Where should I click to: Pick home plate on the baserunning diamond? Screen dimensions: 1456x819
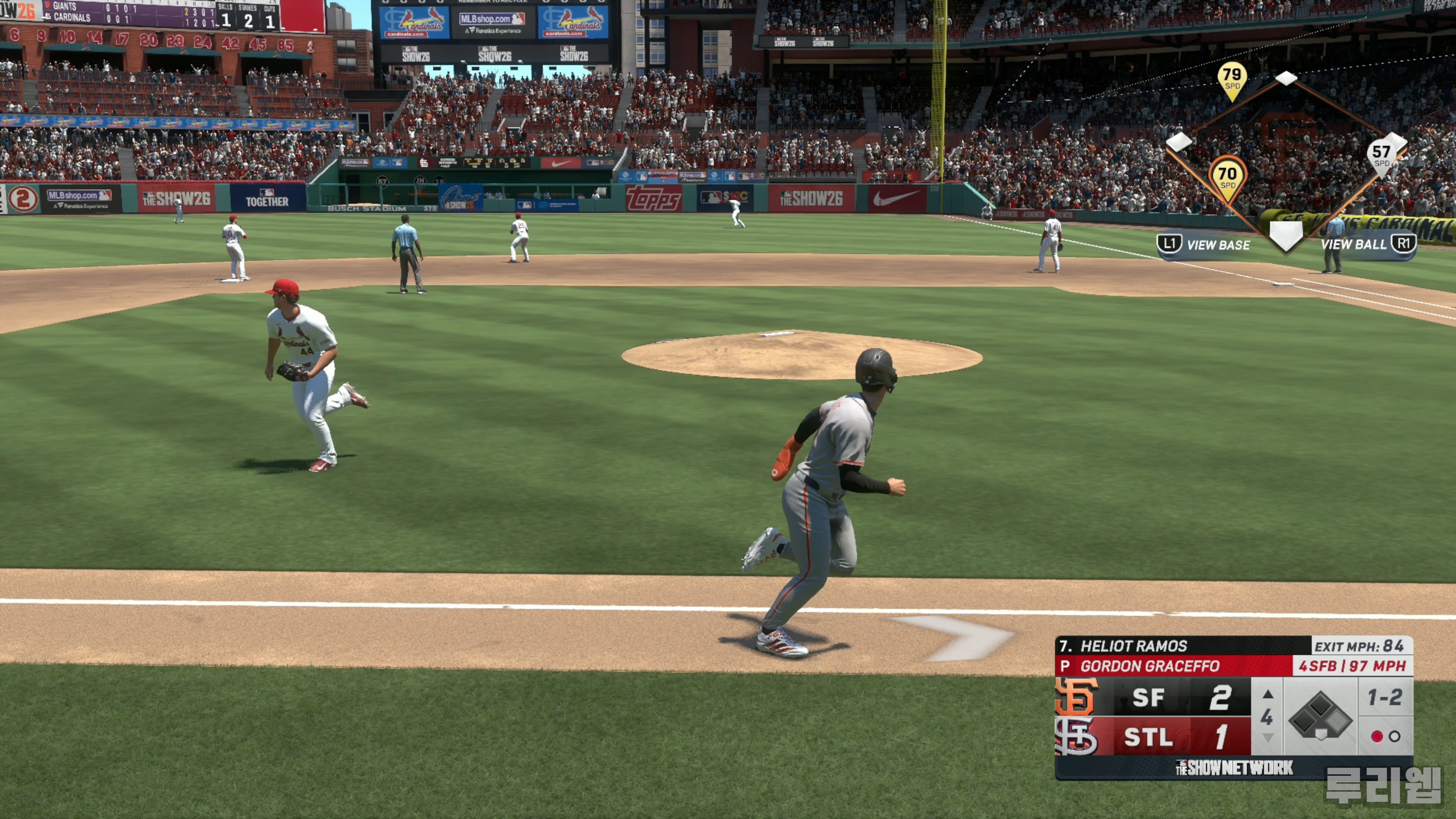point(1286,234)
